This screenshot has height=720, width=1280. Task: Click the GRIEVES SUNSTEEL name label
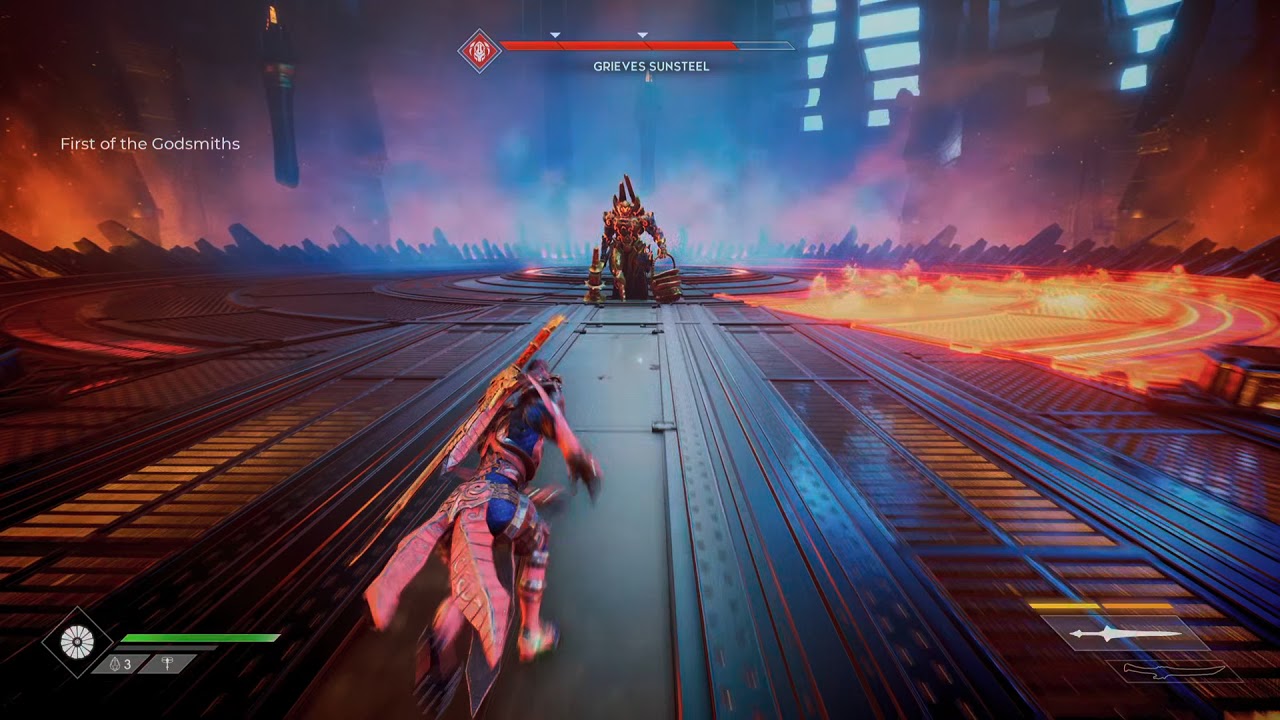649,65
